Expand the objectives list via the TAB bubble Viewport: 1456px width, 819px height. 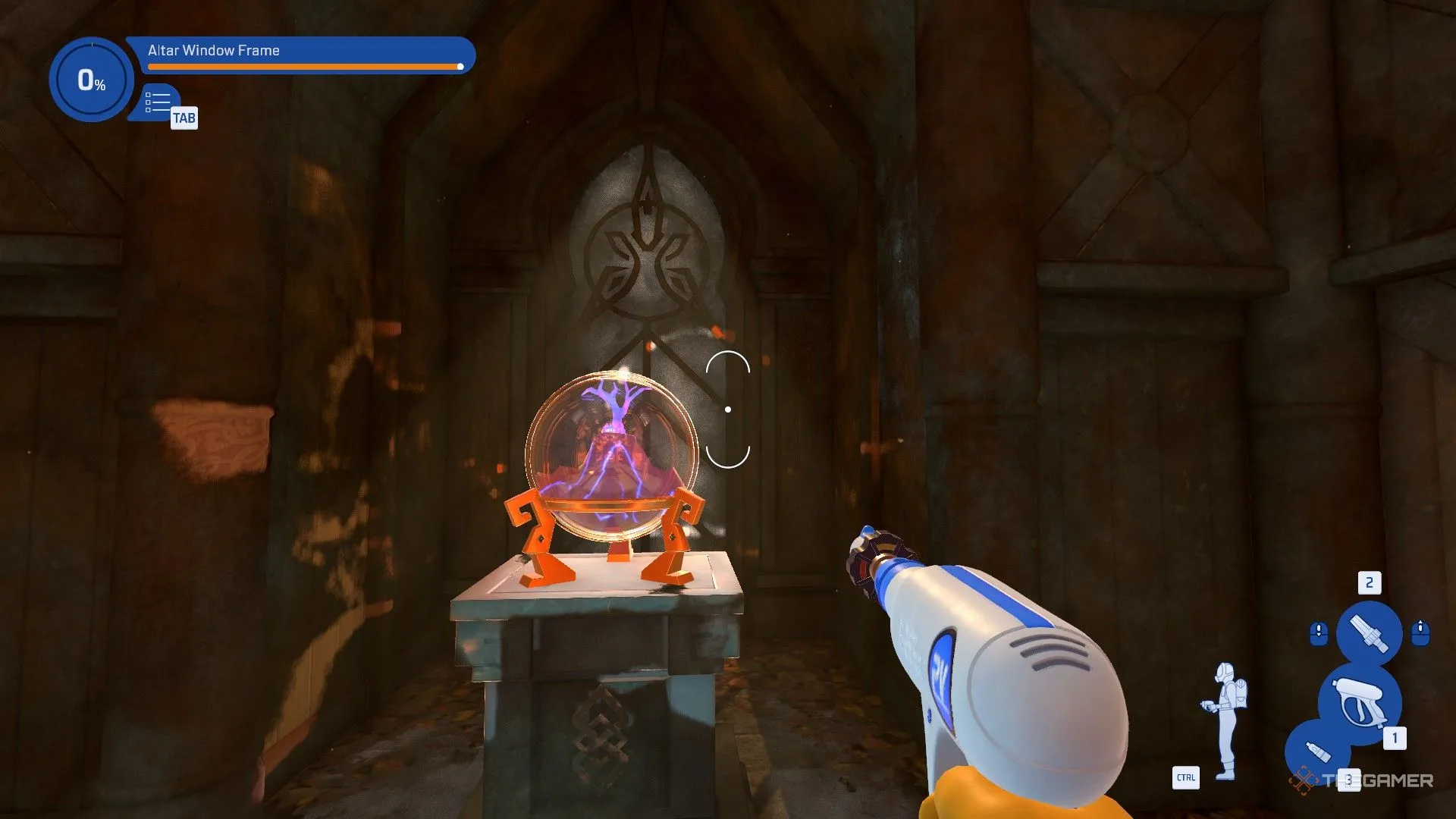185,118
